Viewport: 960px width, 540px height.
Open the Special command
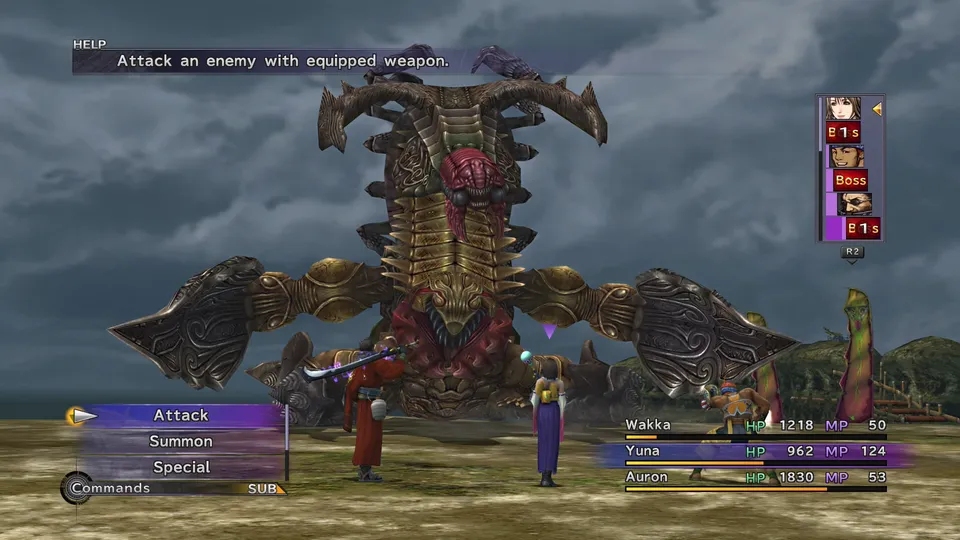coord(181,467)
